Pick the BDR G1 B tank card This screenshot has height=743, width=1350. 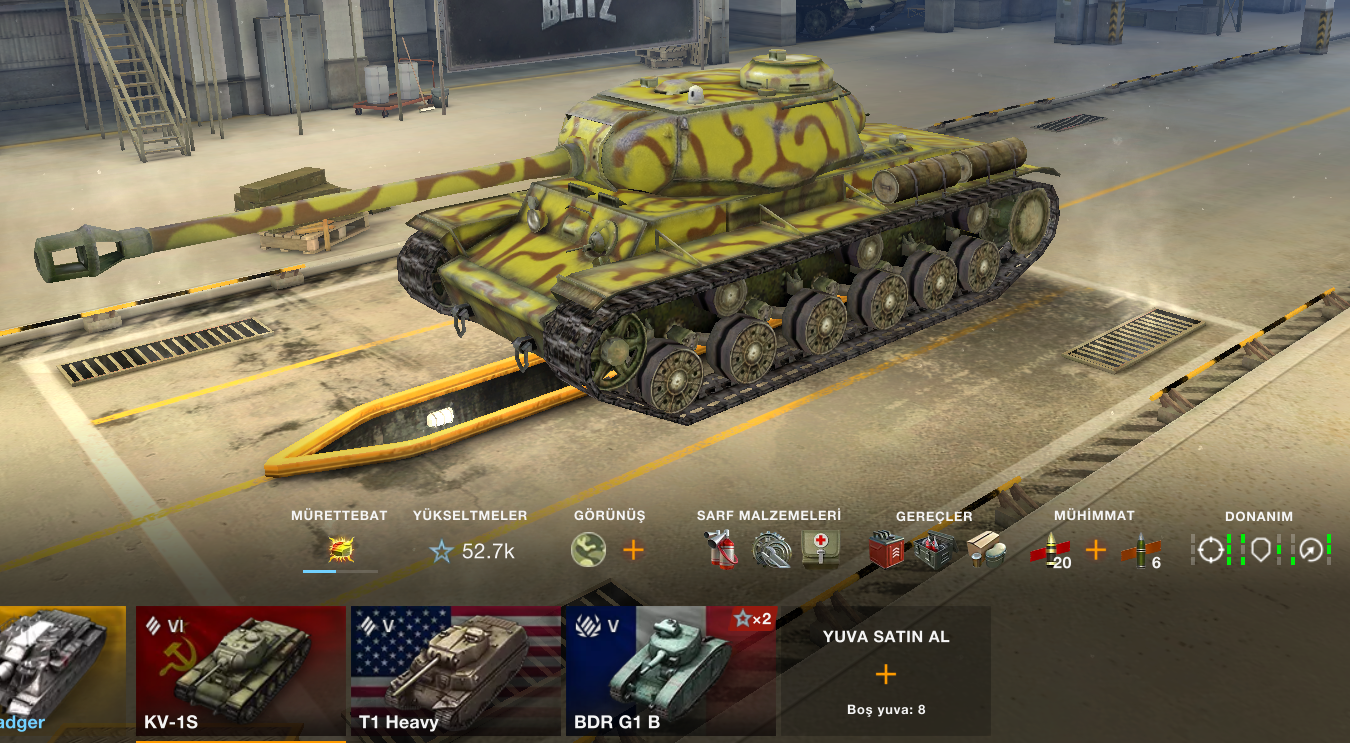(x=670, y=670)
